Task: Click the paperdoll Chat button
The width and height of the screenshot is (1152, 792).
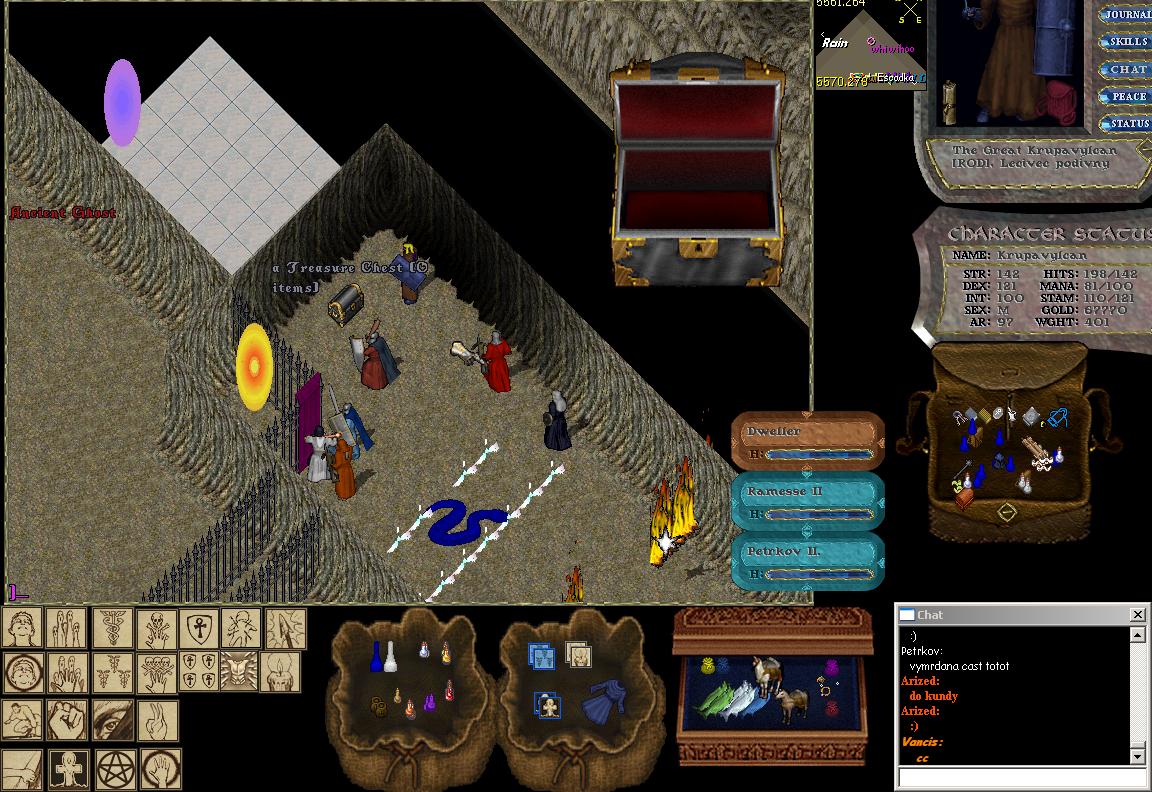Action: (1128, 69)
